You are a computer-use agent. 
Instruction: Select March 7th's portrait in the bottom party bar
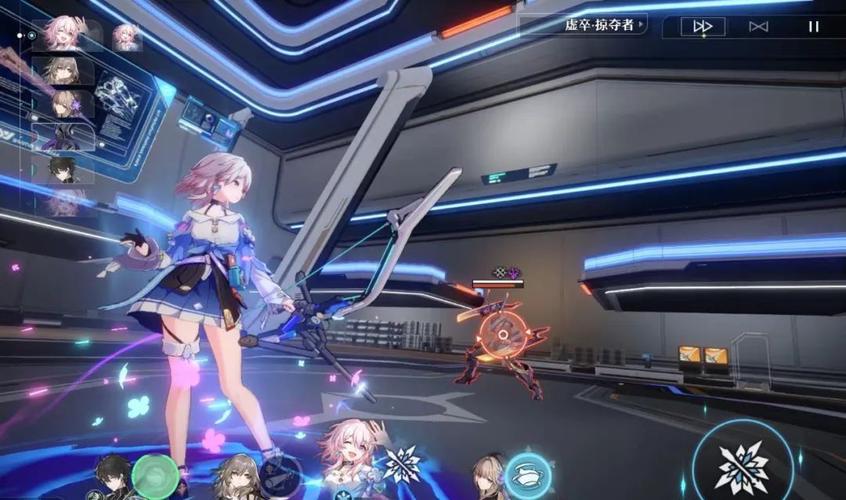click(x=352, y=461)
